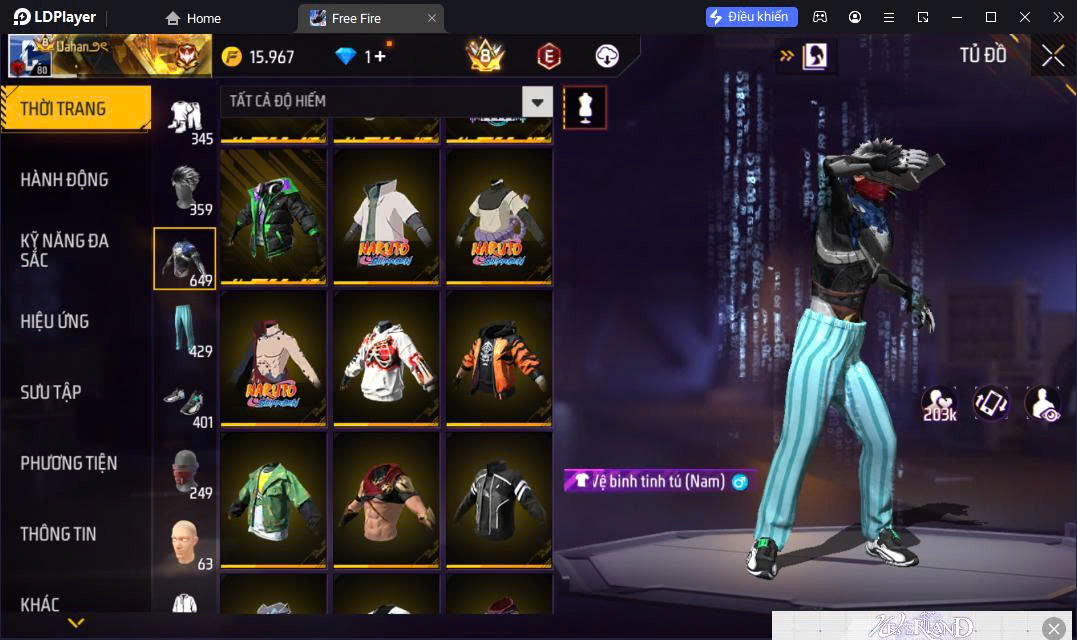Open the Sưu Tập collection section
The width and height of the screenshot is (1077, 640).
click(x=50, y=392)
